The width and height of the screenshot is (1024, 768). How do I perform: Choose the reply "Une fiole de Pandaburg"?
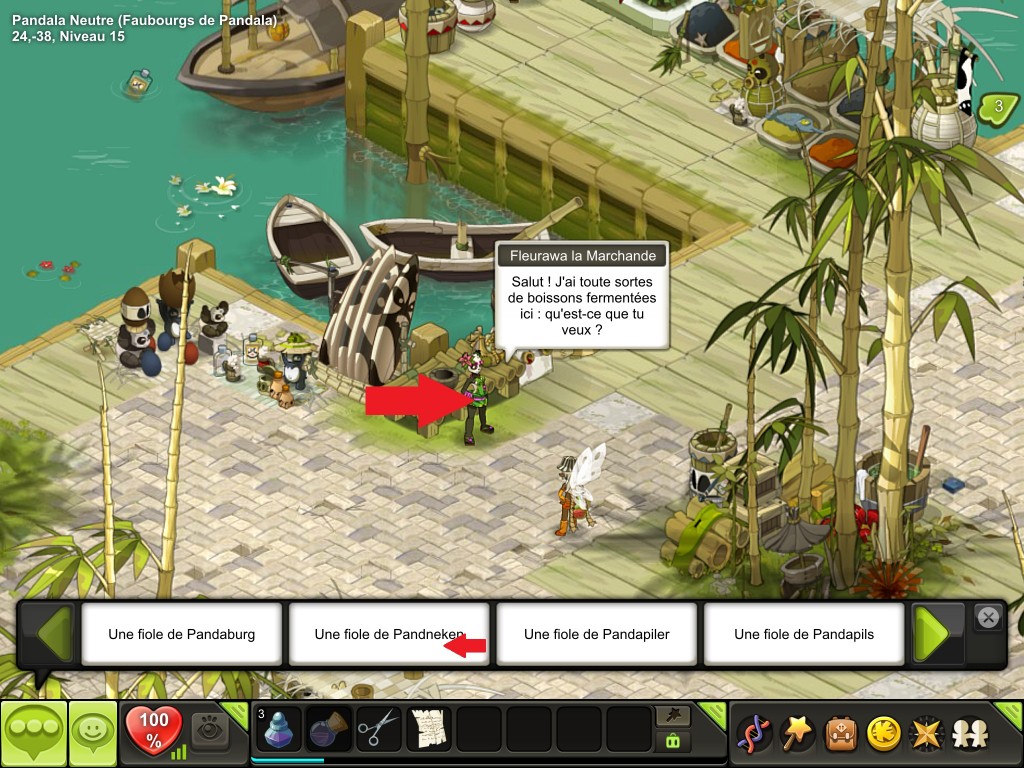click(181, 634)
